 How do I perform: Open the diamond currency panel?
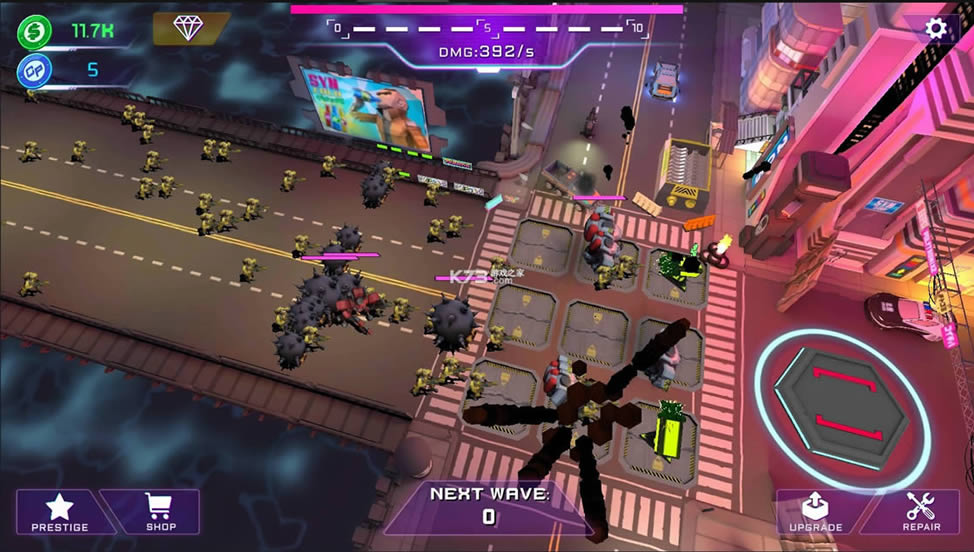(x=188, y=28)
